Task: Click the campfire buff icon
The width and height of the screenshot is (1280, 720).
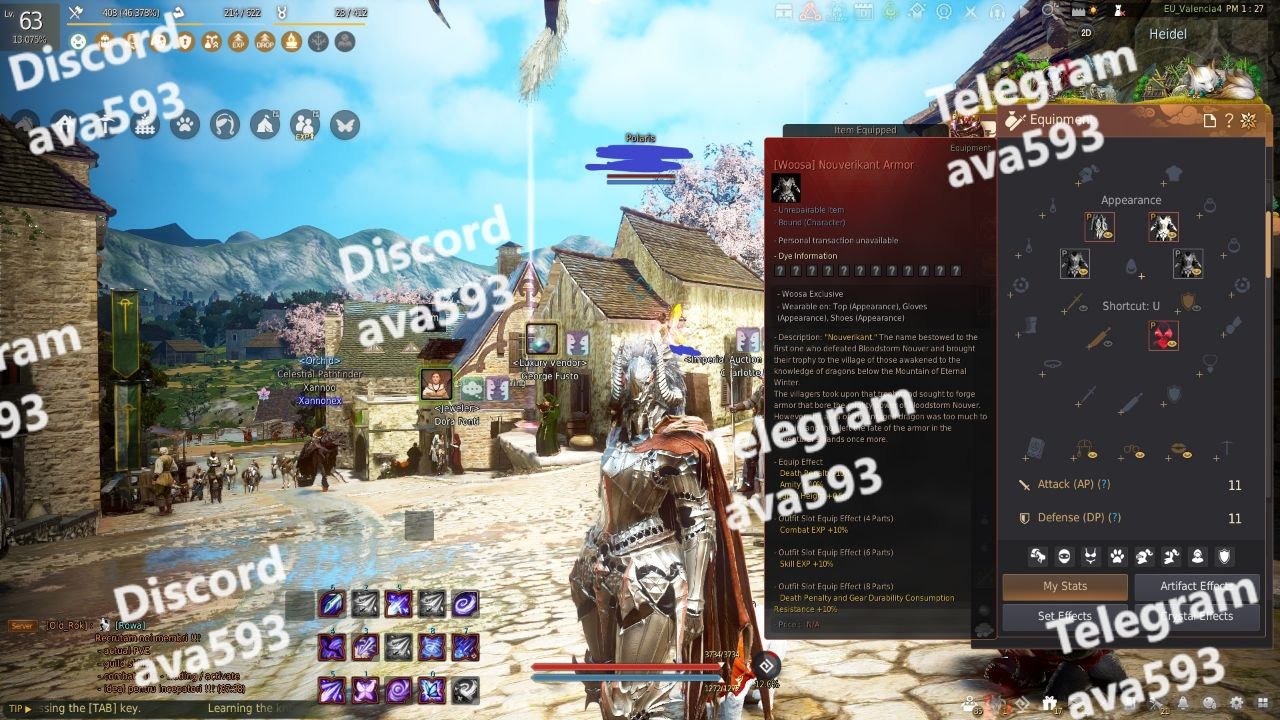Action: coord(291,42)
